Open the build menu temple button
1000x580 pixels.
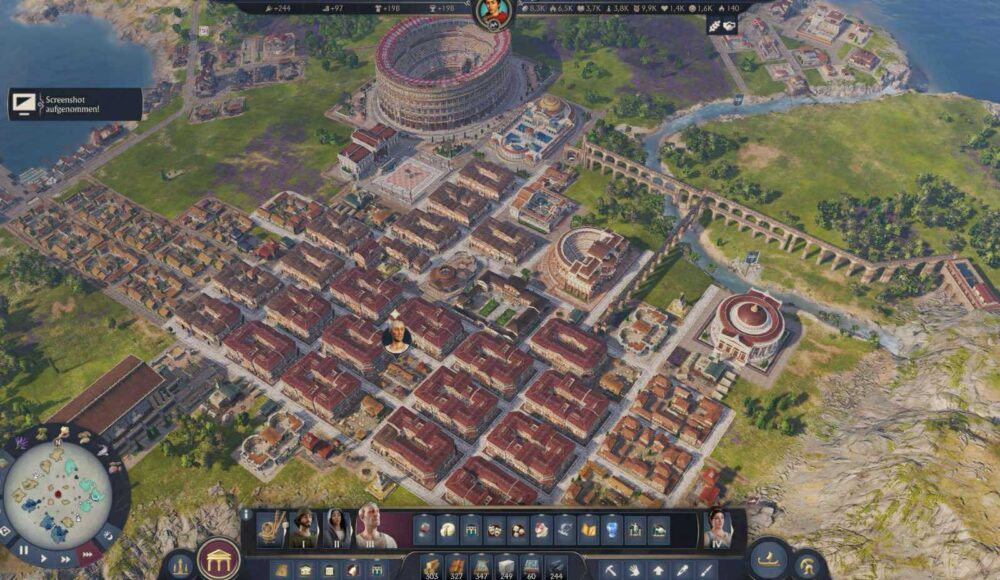click(x=218, y=557)
